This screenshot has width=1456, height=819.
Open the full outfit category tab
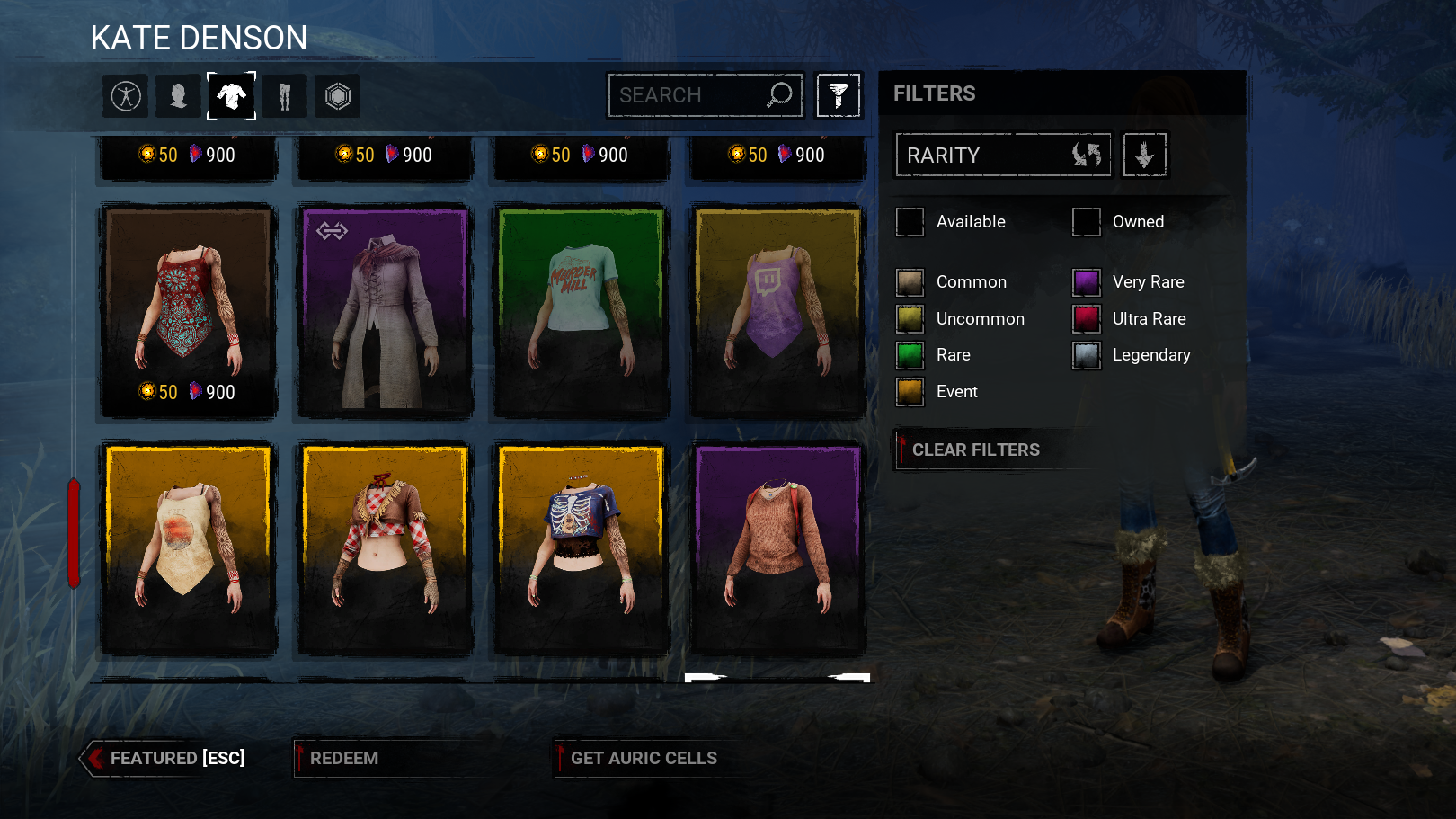[x=126, y=96]
